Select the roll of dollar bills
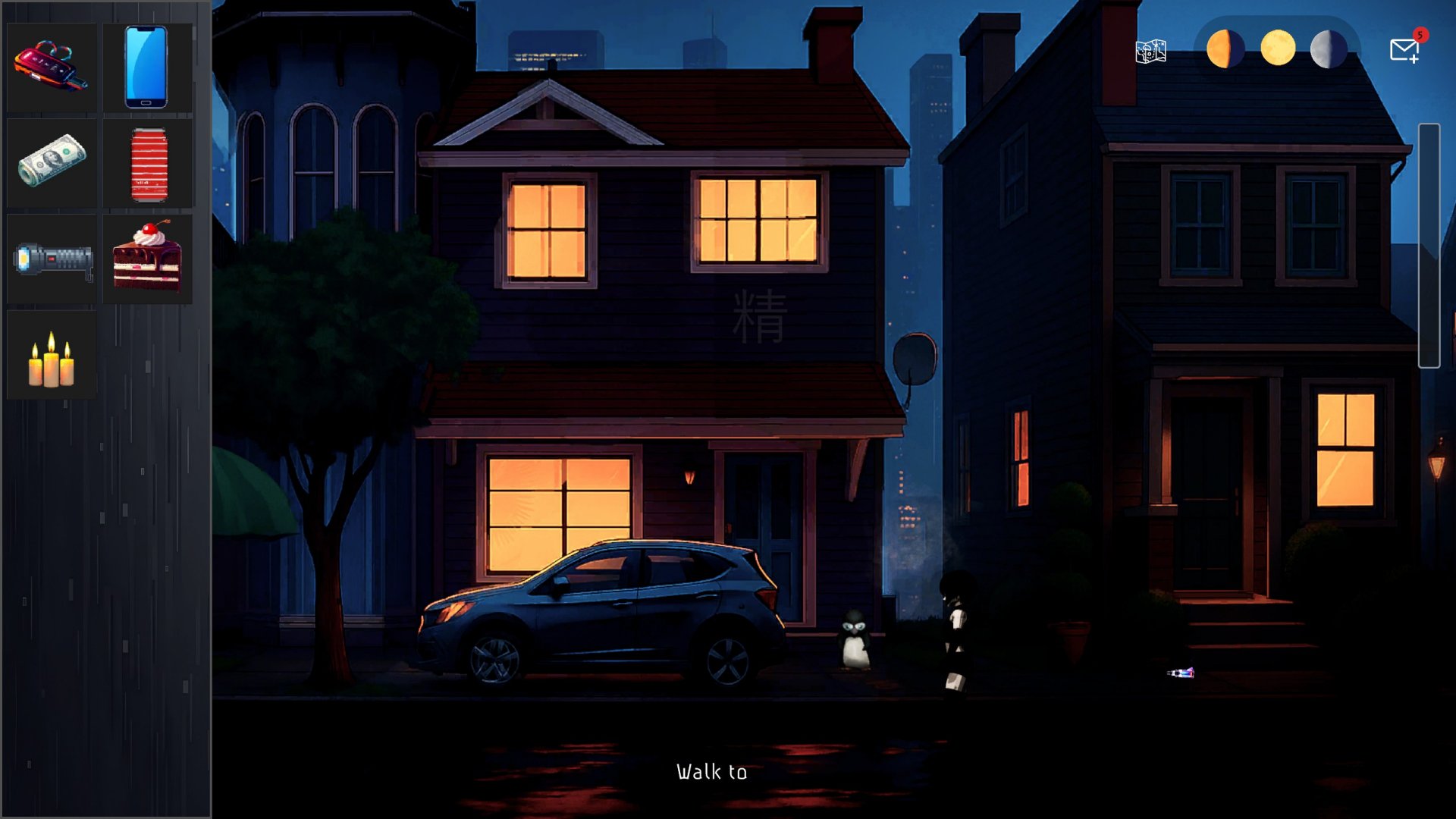1456x819 pixels. pos(52,162)
